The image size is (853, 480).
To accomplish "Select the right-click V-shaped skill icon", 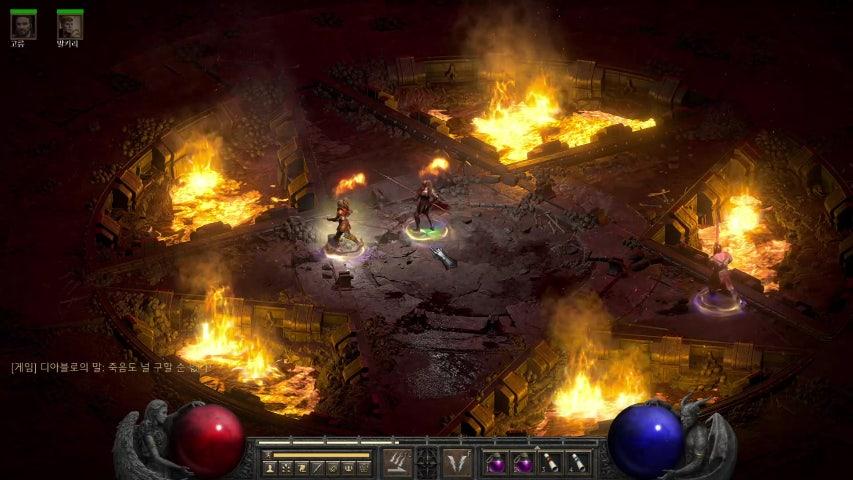I will pyautogui.click(x=457, y=462).
